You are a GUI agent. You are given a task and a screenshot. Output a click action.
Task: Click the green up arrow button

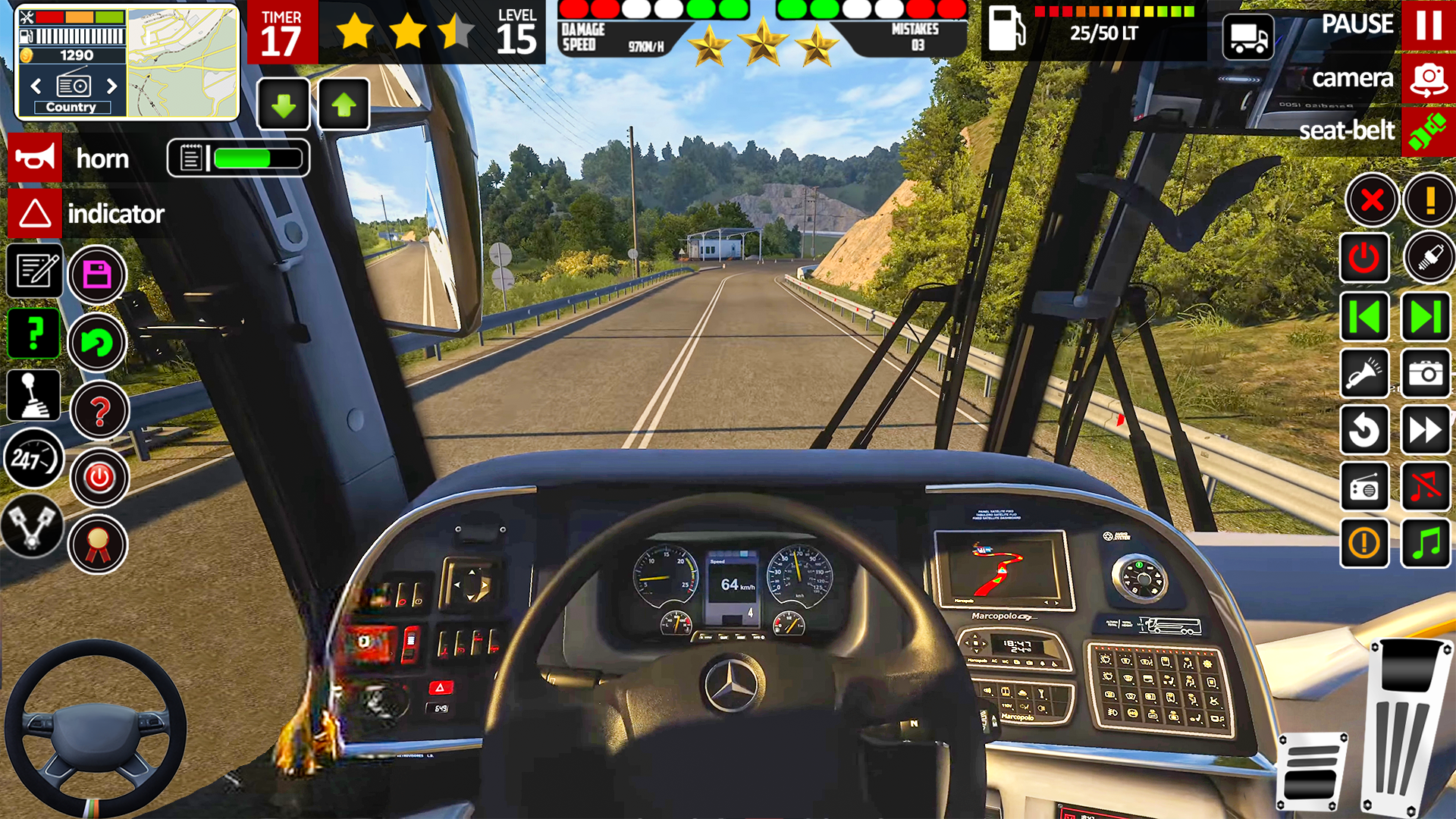344,105
